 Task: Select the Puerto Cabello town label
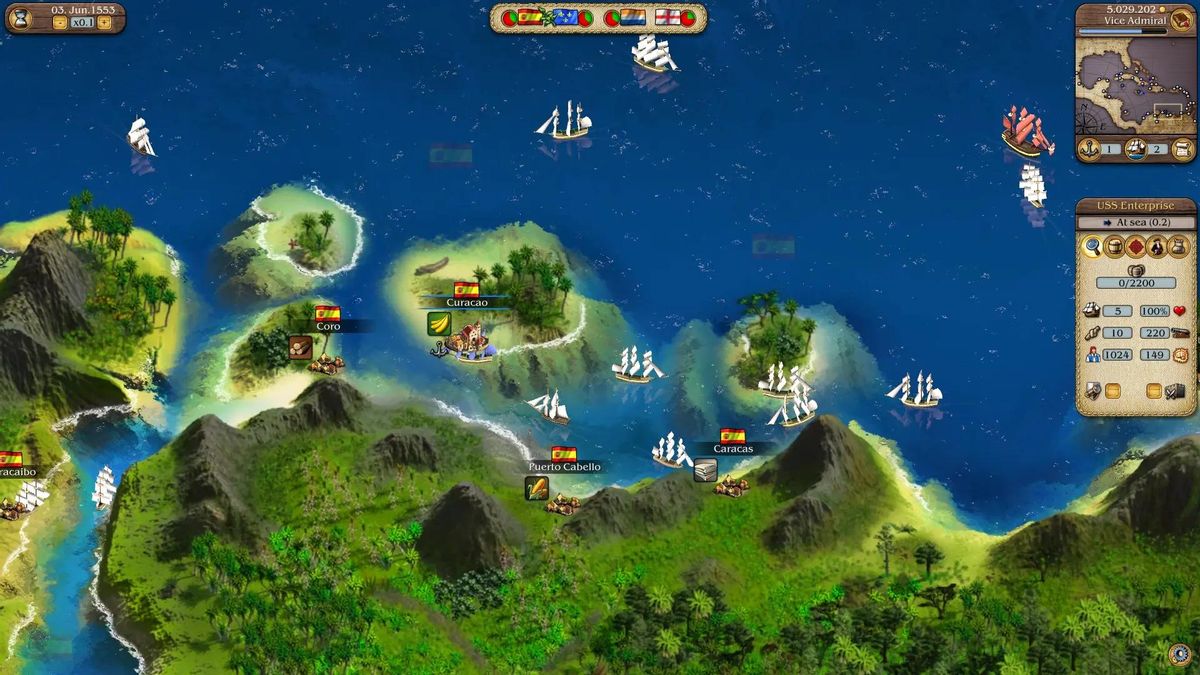pyautogui.click(x=565, y=467)
